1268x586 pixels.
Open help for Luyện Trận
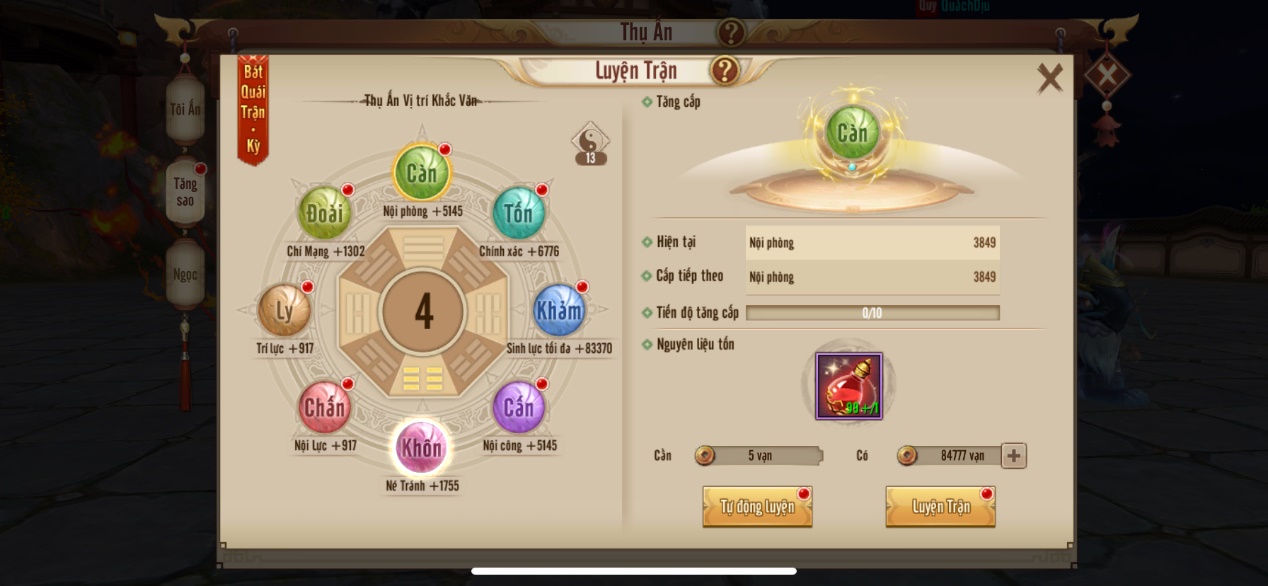724,71
